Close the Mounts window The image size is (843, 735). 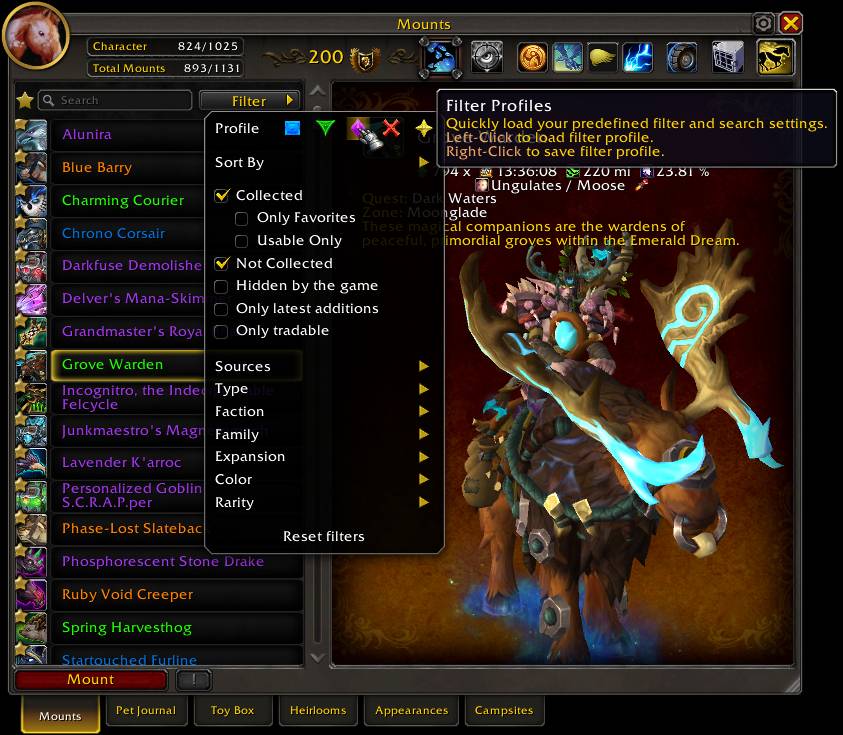click(x=790, y=23)
